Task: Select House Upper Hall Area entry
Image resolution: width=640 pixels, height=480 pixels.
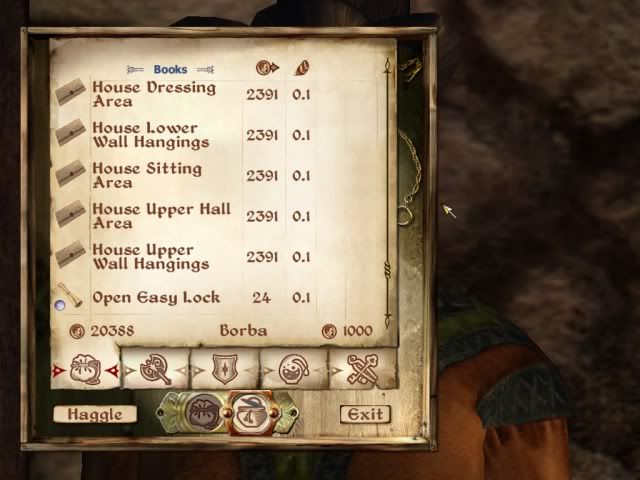Action: 161,216
